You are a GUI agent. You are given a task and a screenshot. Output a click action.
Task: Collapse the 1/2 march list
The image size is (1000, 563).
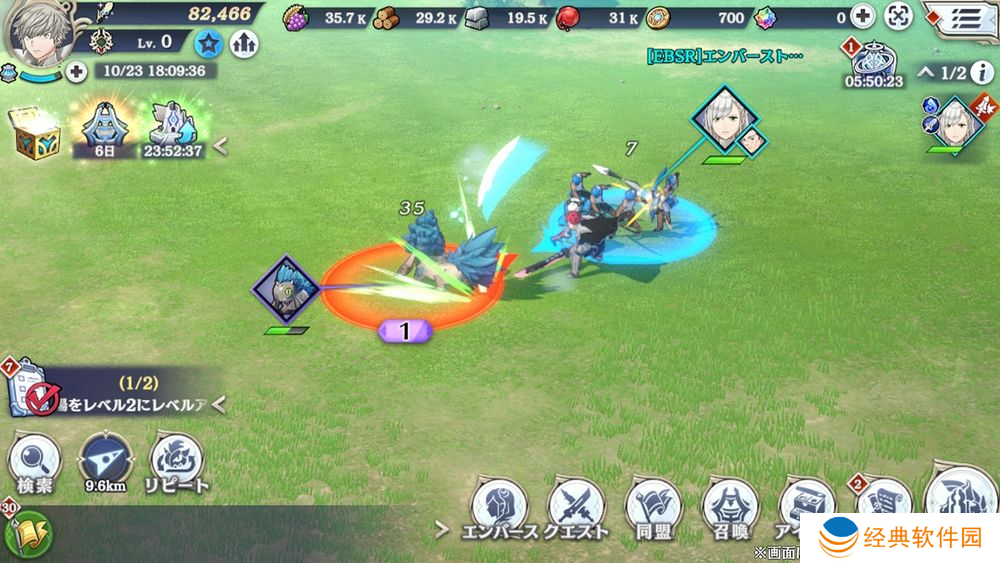pos(925,72)
